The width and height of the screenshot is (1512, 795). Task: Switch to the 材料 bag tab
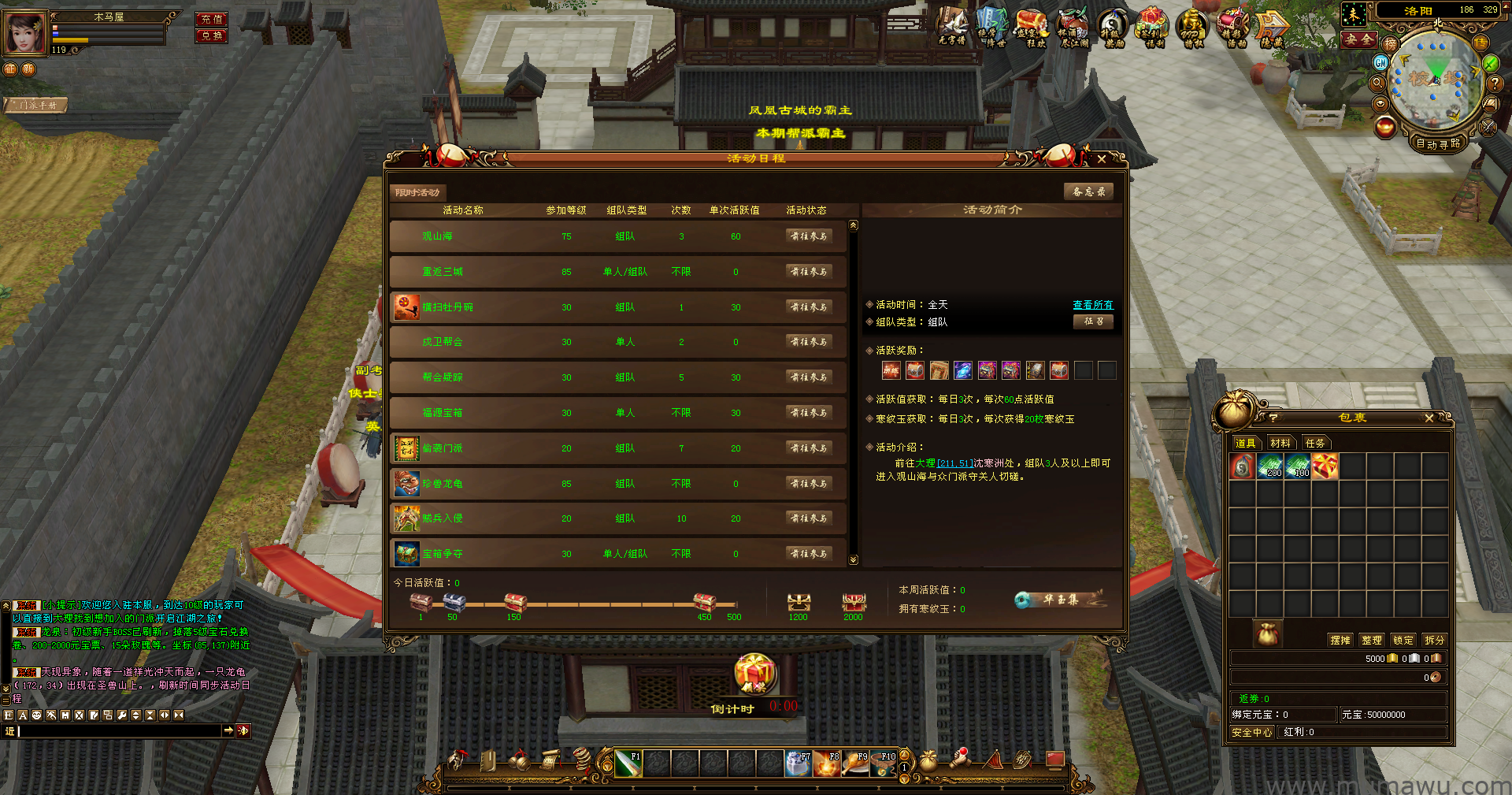pos(1280,443)
